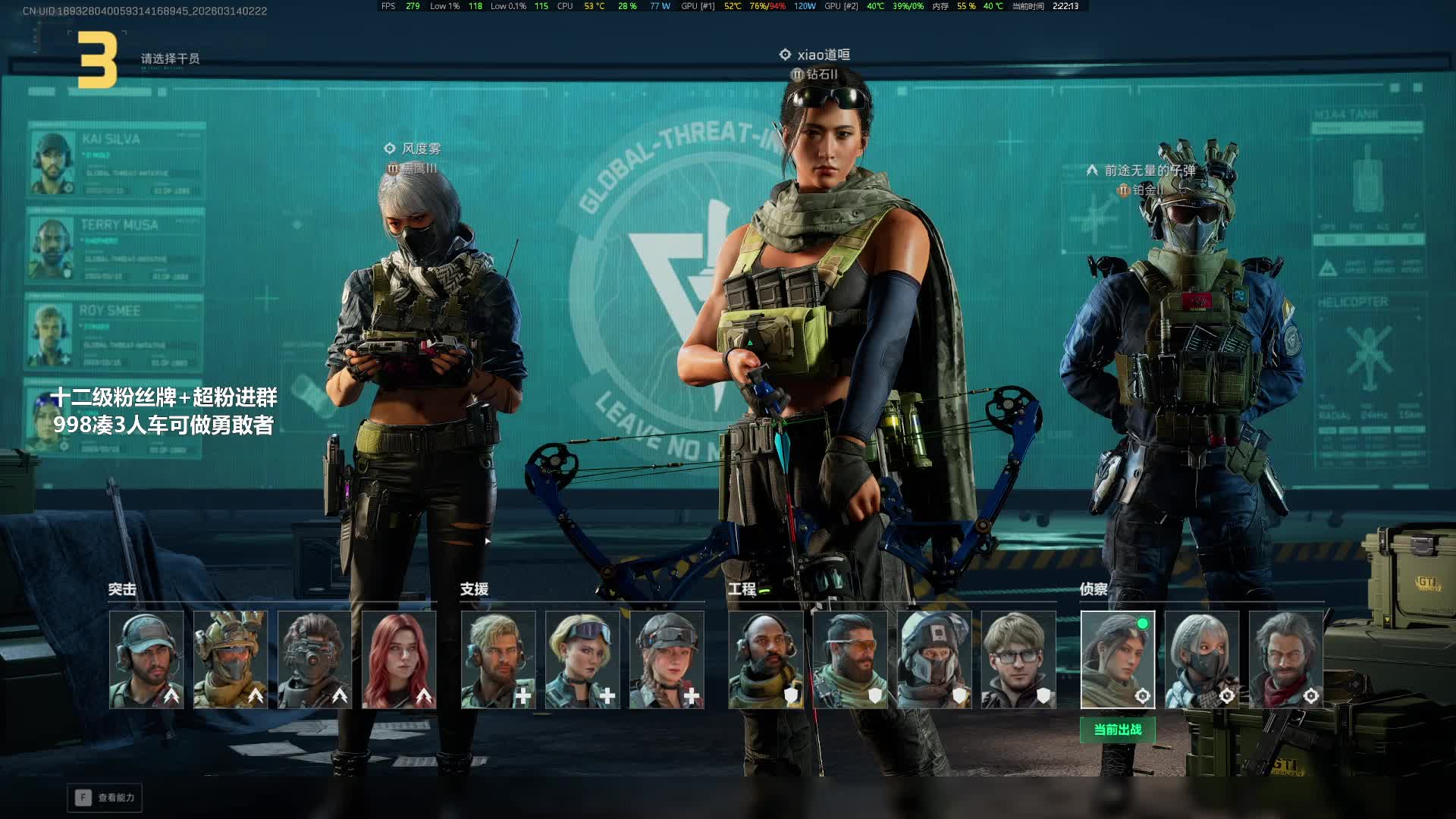Pick the engineer wearing black-rimmed glasses
The height and width of the screenshot is (819, 1456).
pos(1018,660)
